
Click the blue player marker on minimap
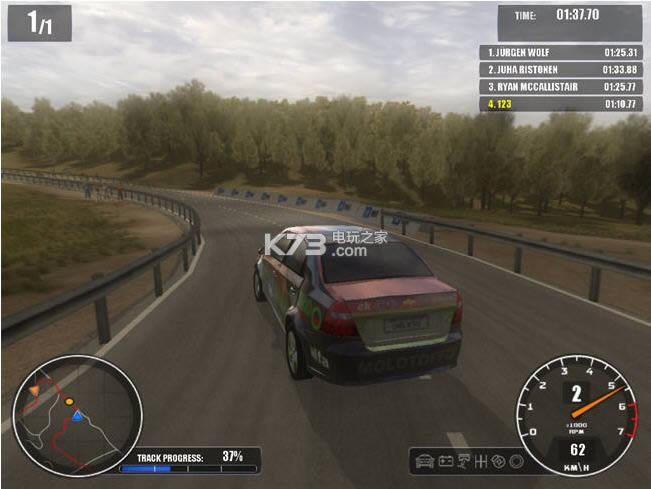tap(77, 415)
